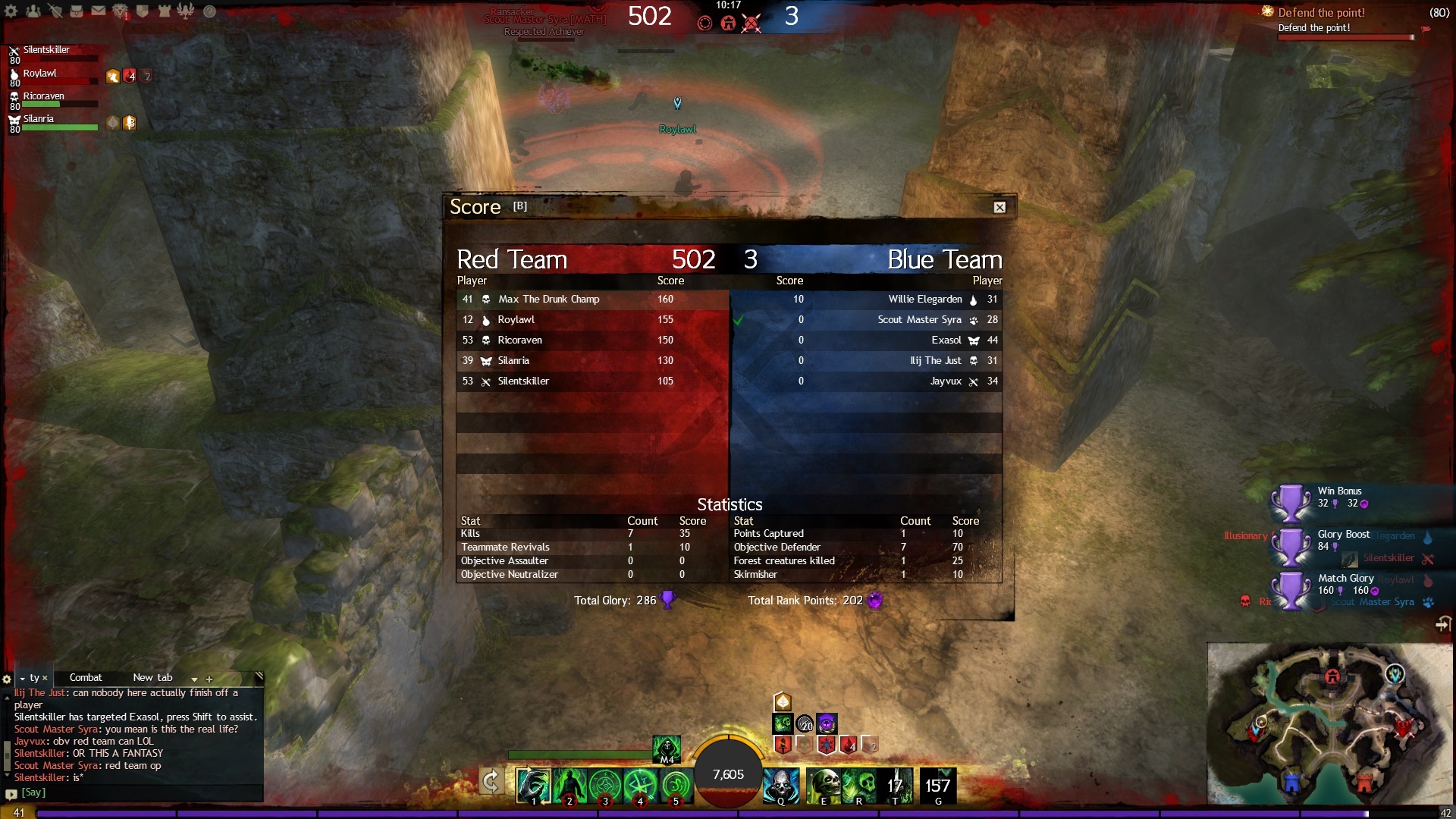Viewport: 1456px width, 819px height.
Task: Swap weapons with the arrow button
Action: tap(491, 783)
